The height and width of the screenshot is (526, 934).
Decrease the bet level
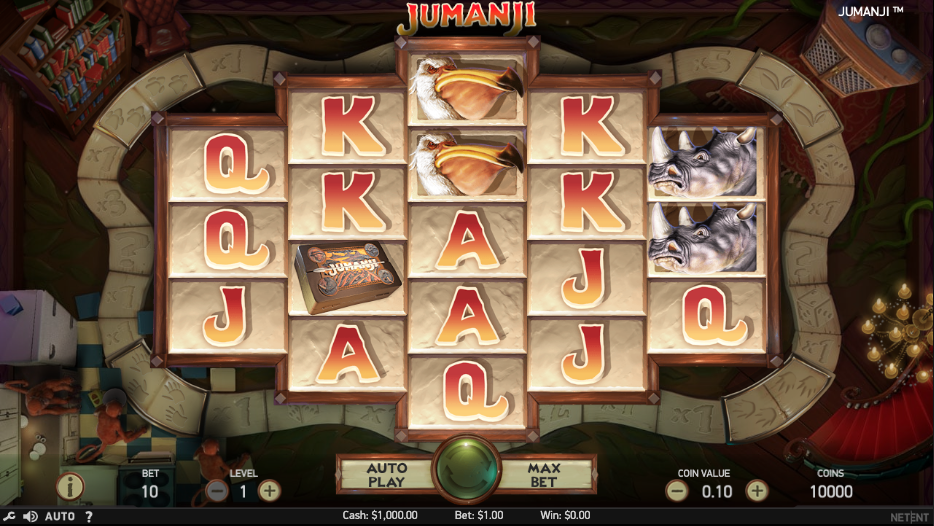(216, 491)
